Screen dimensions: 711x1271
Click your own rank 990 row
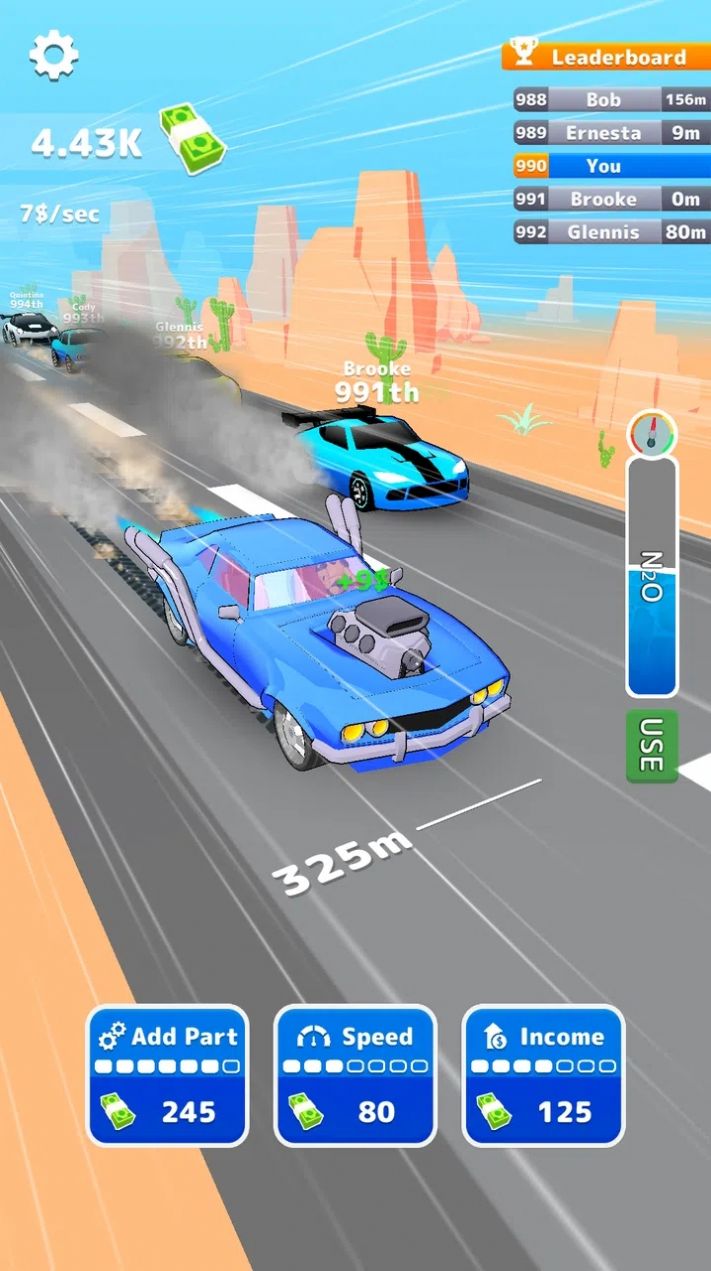[610, 166]
